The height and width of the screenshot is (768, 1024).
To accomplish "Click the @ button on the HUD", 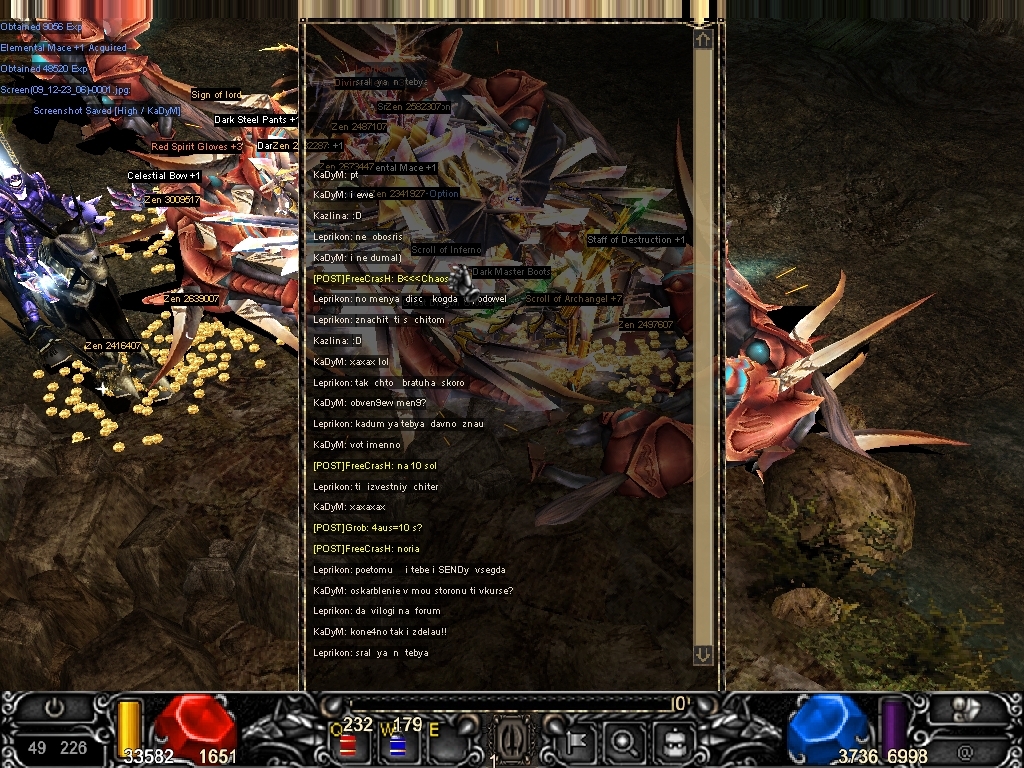I will pos(965,750).
